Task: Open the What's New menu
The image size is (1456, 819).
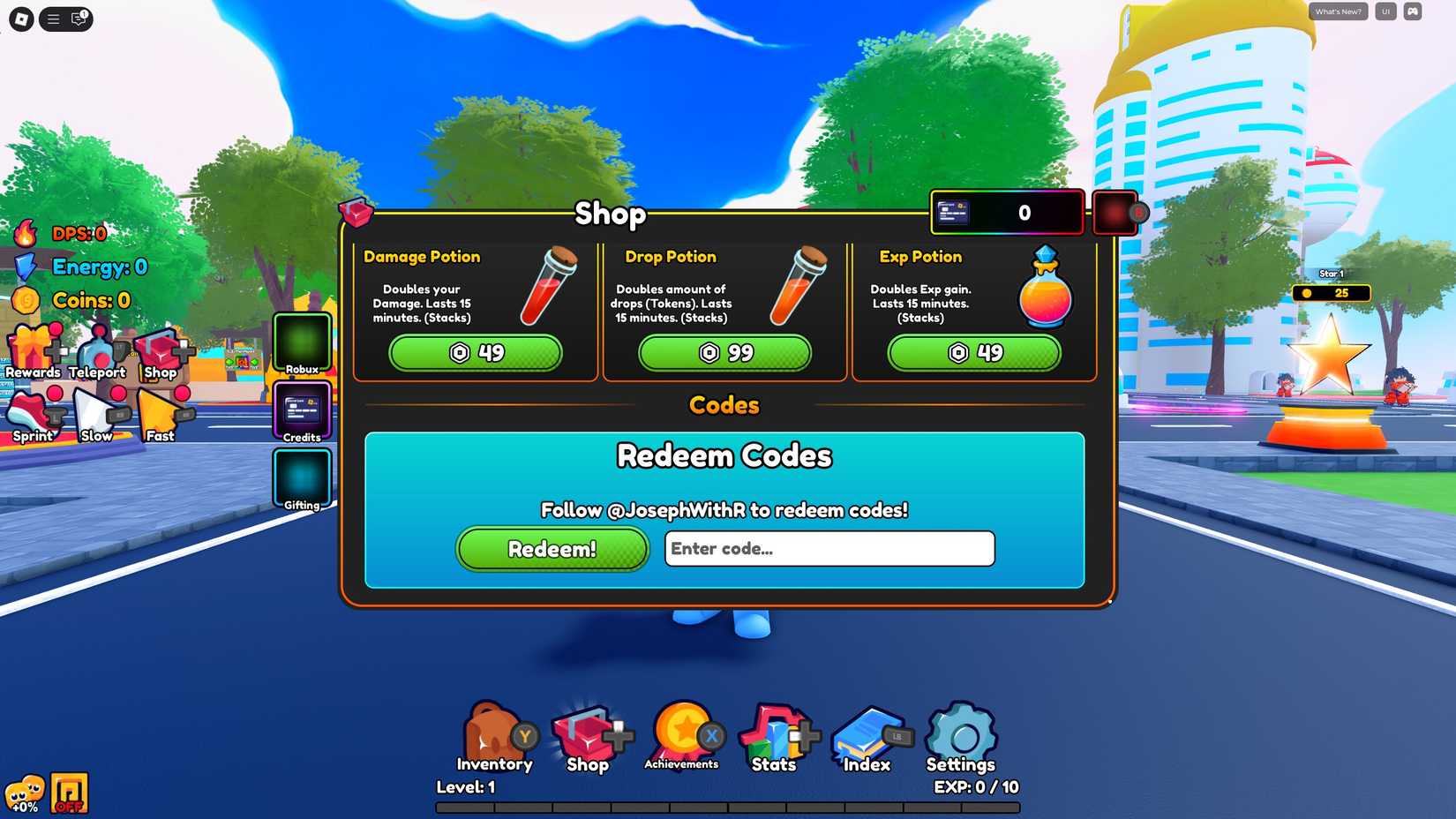Action: click(1337, 11)
